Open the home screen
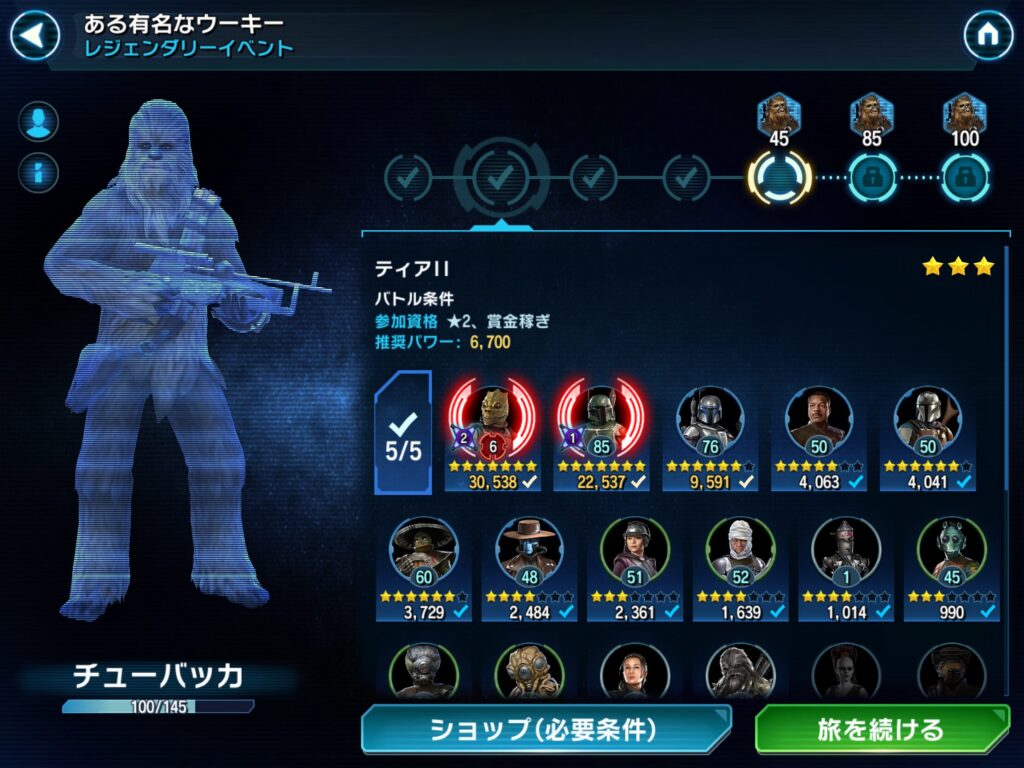This screenshot has height=768, width=1024. pos(987,36)
